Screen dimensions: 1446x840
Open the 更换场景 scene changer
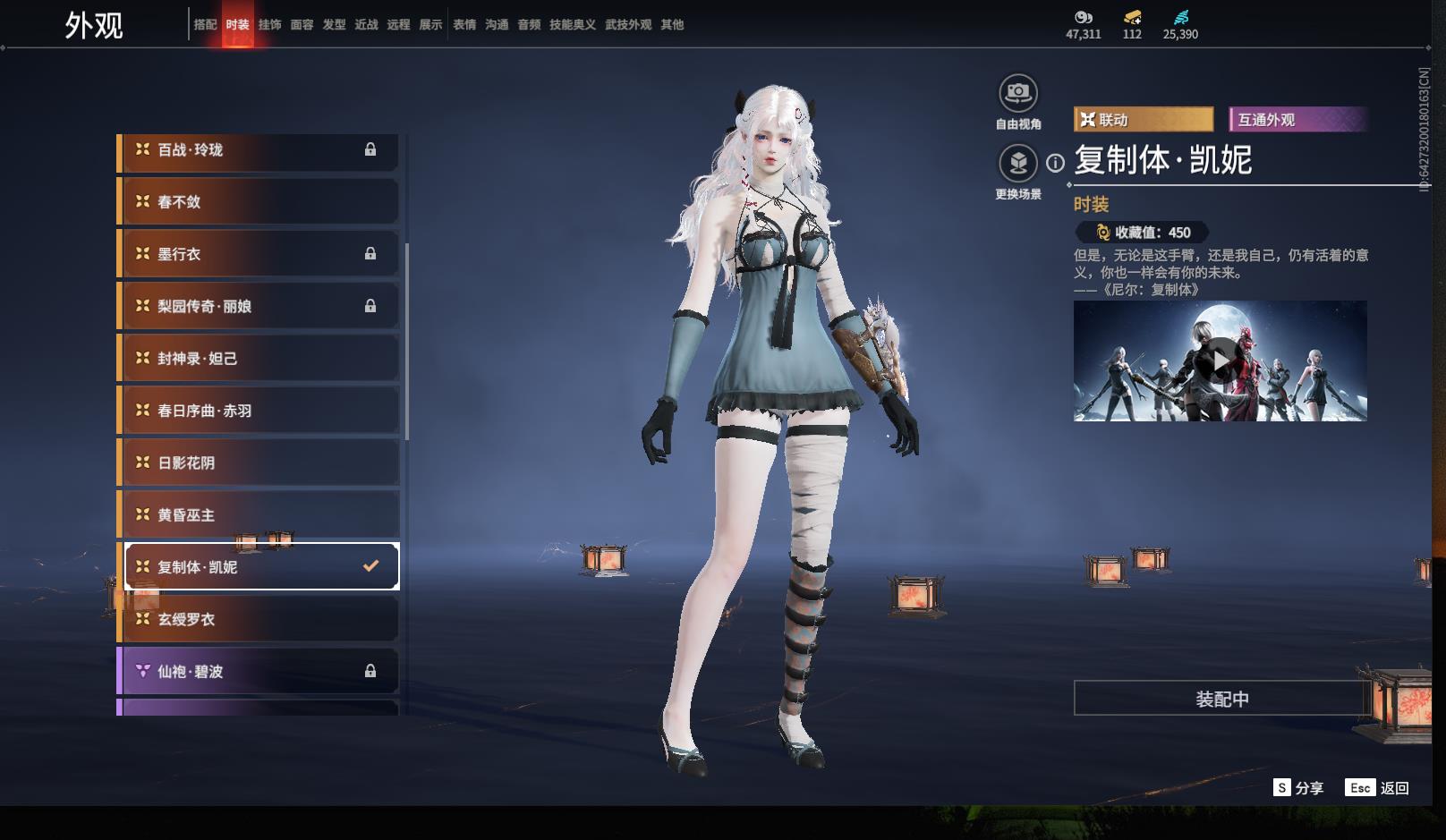(x=1018, y=163)
